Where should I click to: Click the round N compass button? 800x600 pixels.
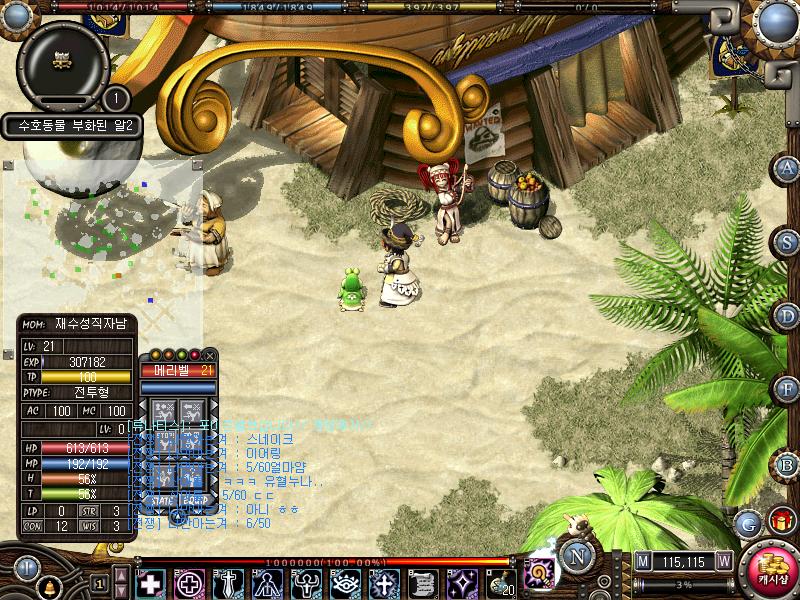(x=577, y=556)
